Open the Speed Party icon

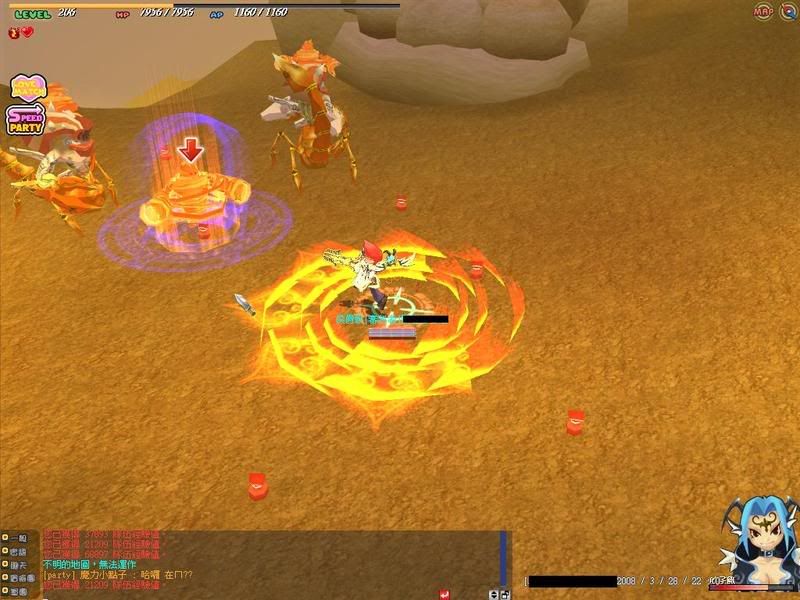24,119
